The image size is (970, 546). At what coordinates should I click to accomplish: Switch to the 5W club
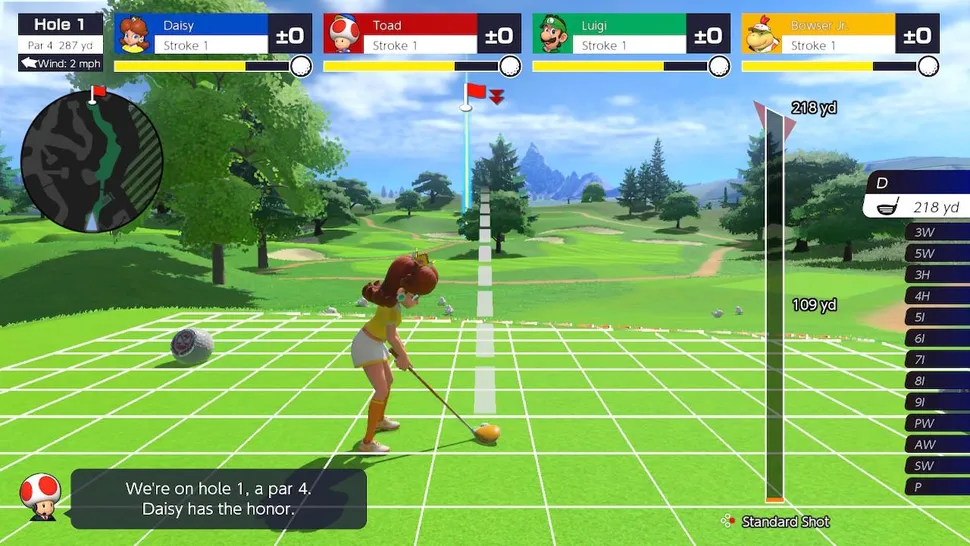pos(936,254)
